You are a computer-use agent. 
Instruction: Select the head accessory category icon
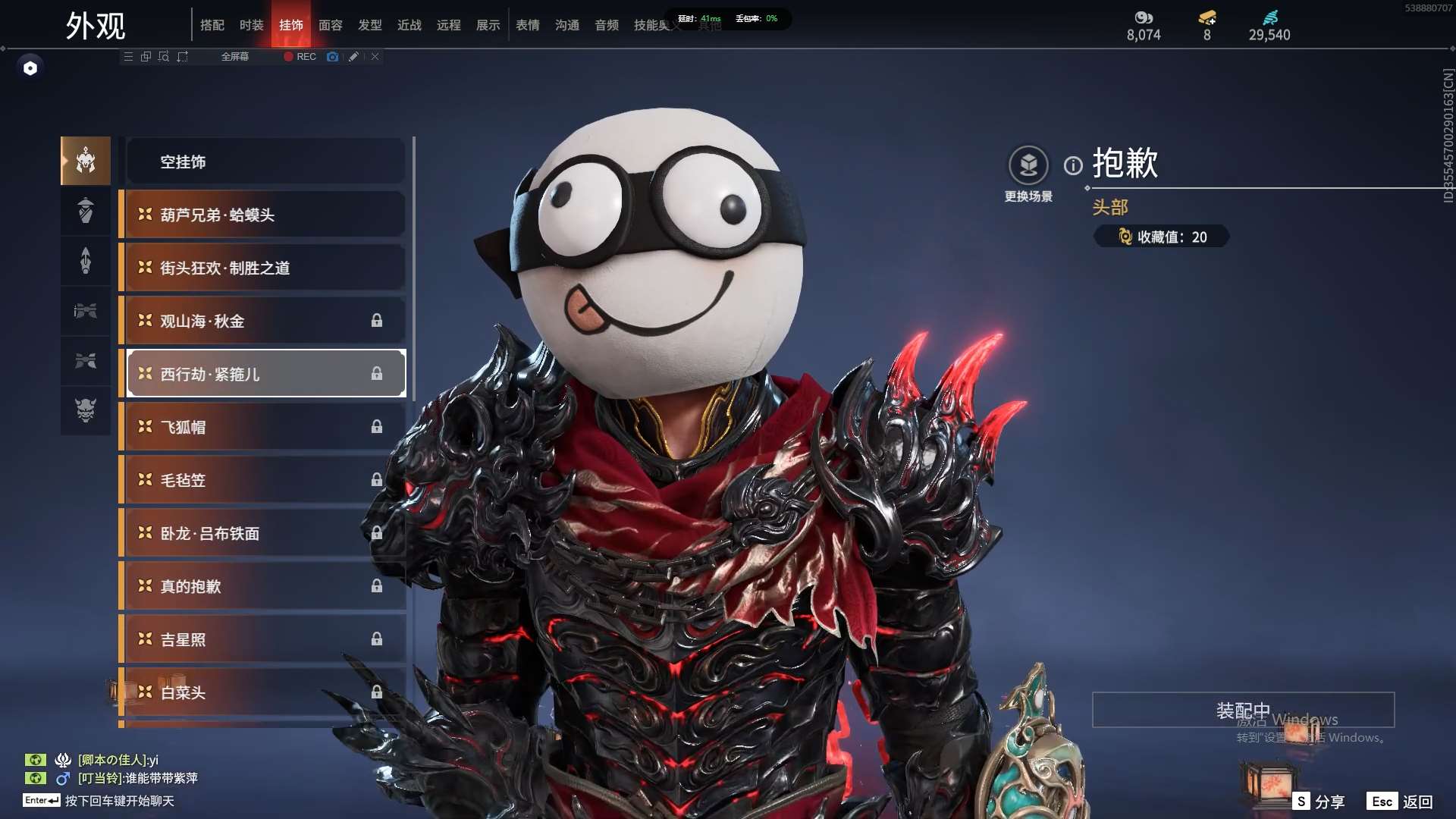[x=86, y=161]
